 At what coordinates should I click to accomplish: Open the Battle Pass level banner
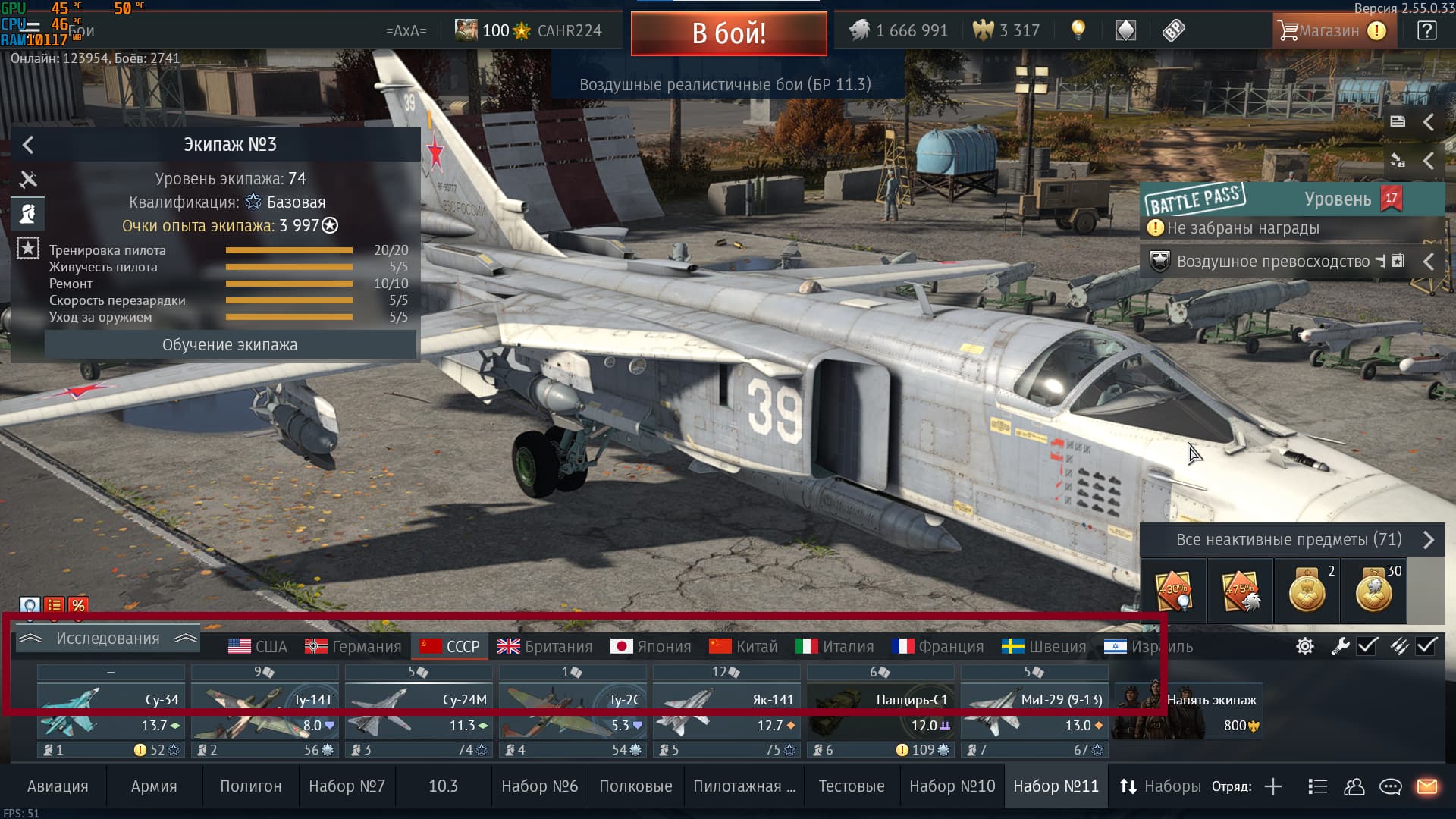[1291, 199]
